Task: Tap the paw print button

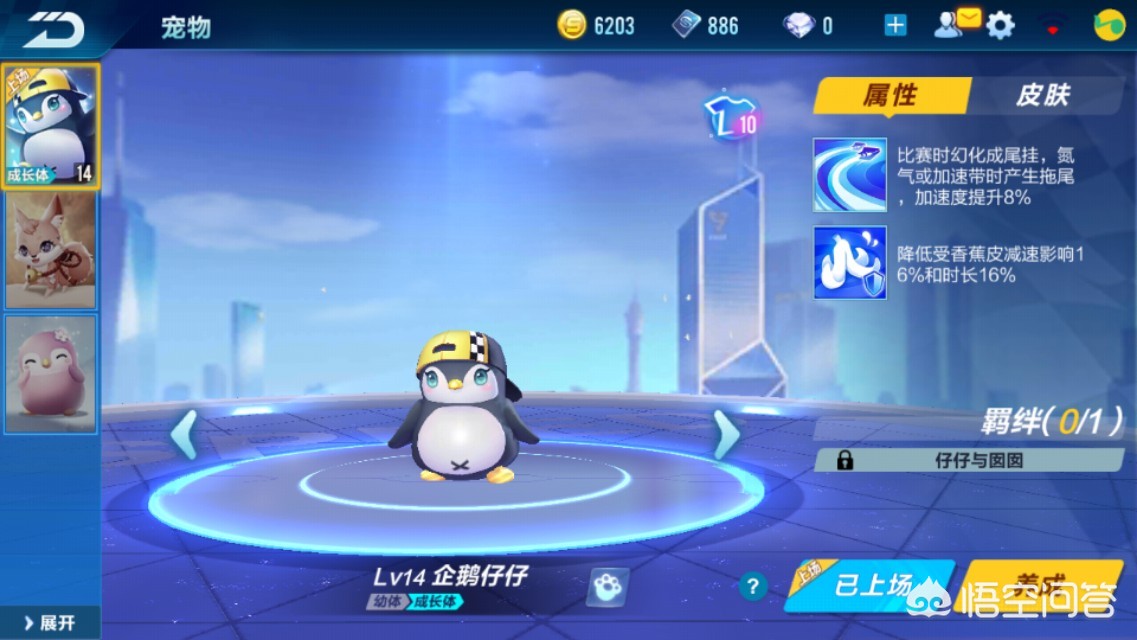Action: 607,587
